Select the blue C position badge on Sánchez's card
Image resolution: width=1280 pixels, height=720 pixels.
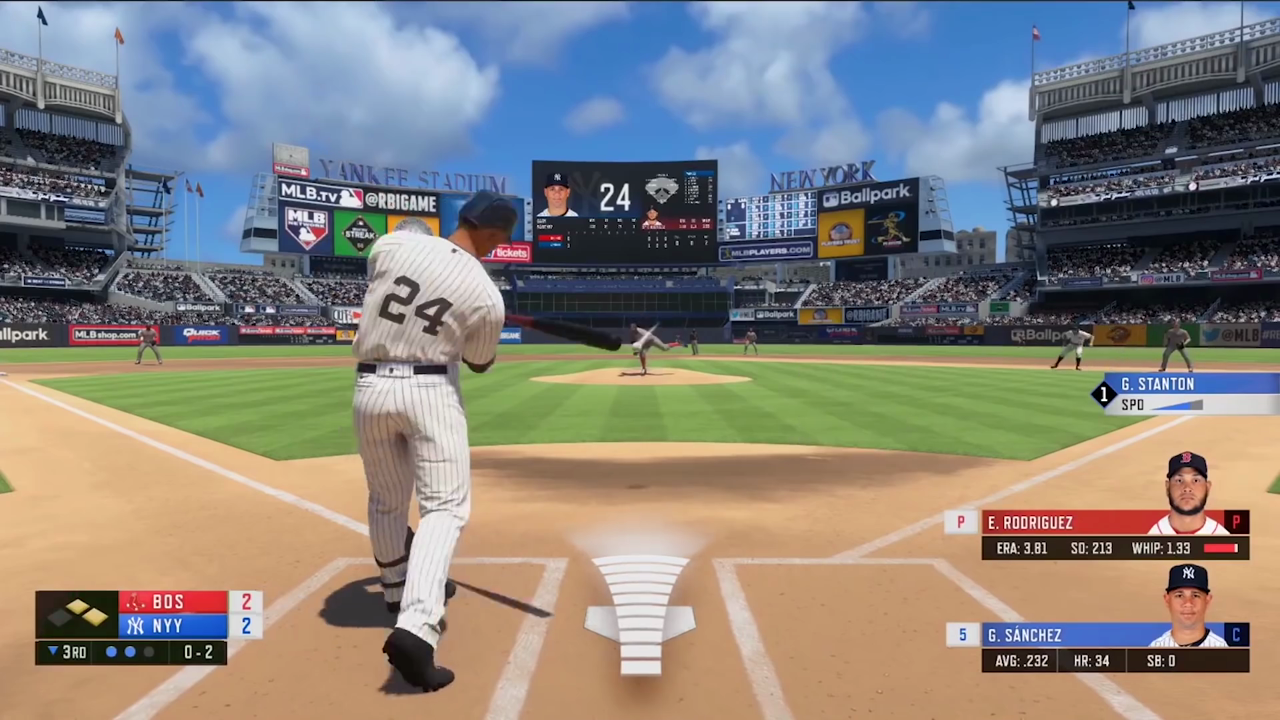[1236, 635]
